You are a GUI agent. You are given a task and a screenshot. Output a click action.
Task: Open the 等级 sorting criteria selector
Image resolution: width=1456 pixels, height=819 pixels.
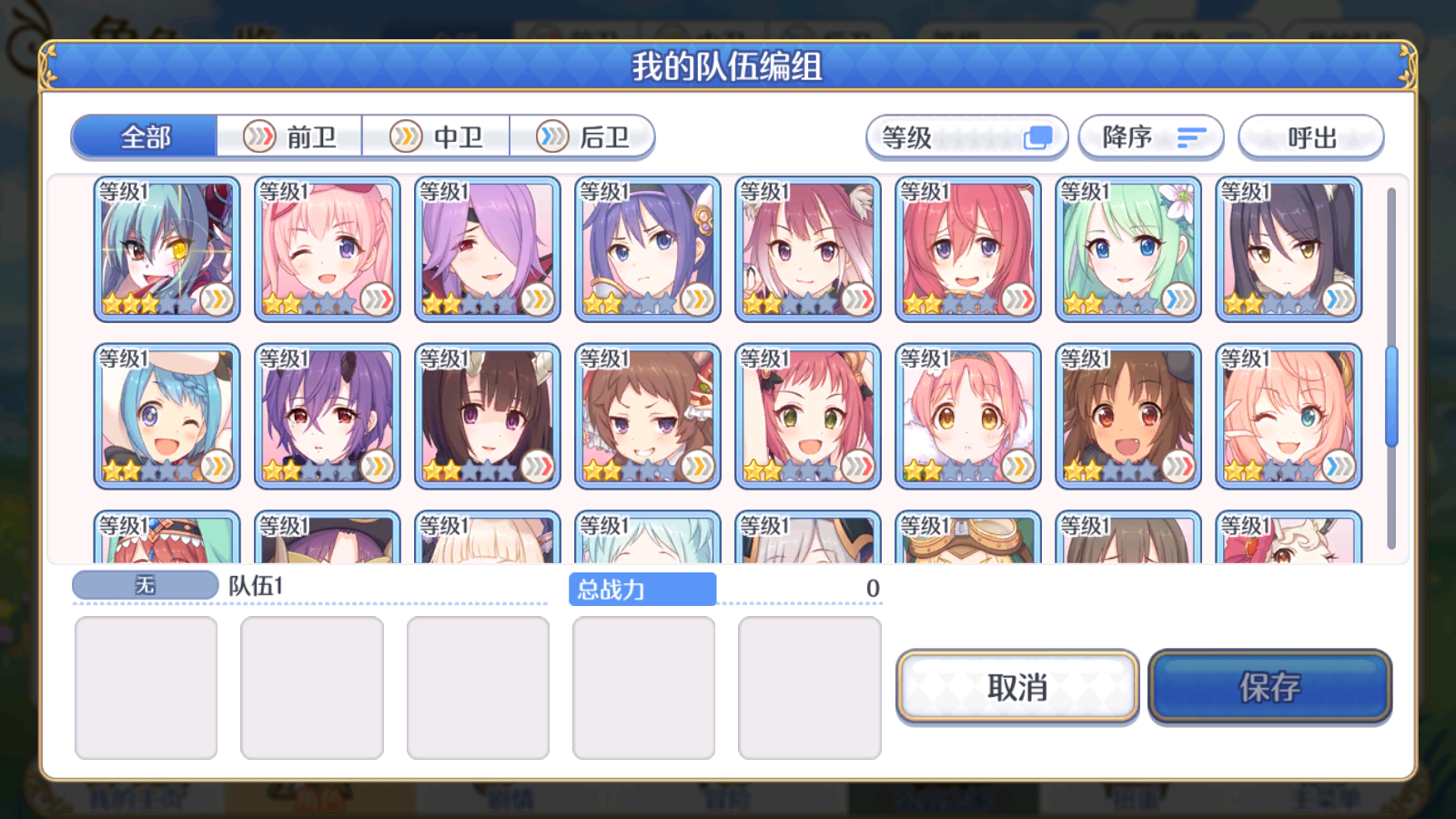click(967, 136)
